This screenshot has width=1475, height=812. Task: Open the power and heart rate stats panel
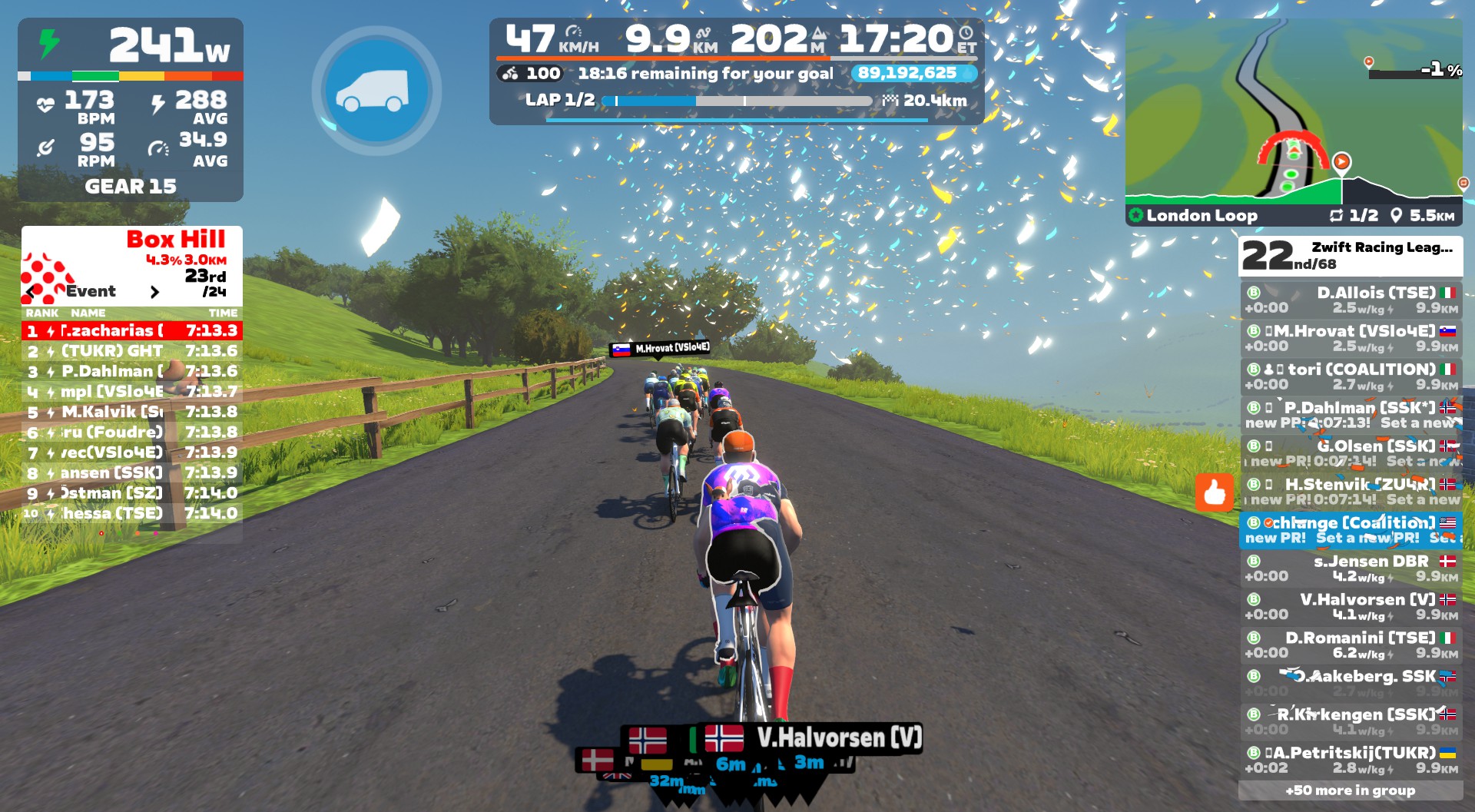coord(131,109)
